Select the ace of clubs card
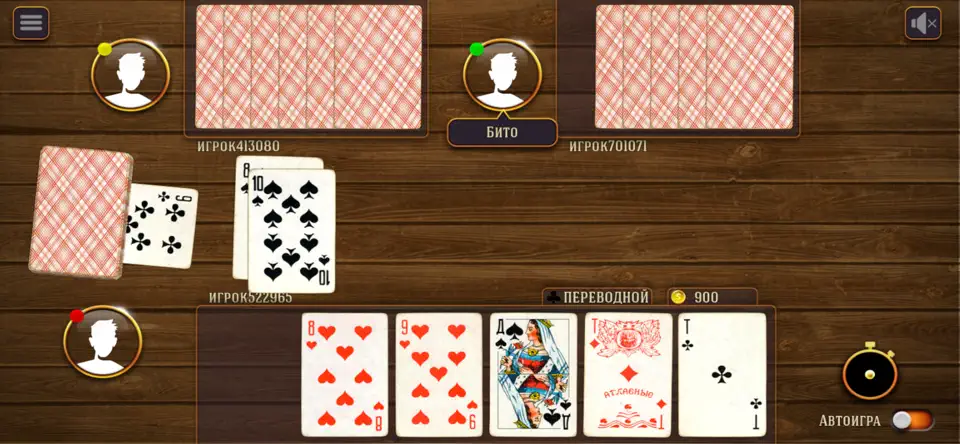The width and height of the screenshot is (960, 444). pos(722,374)
